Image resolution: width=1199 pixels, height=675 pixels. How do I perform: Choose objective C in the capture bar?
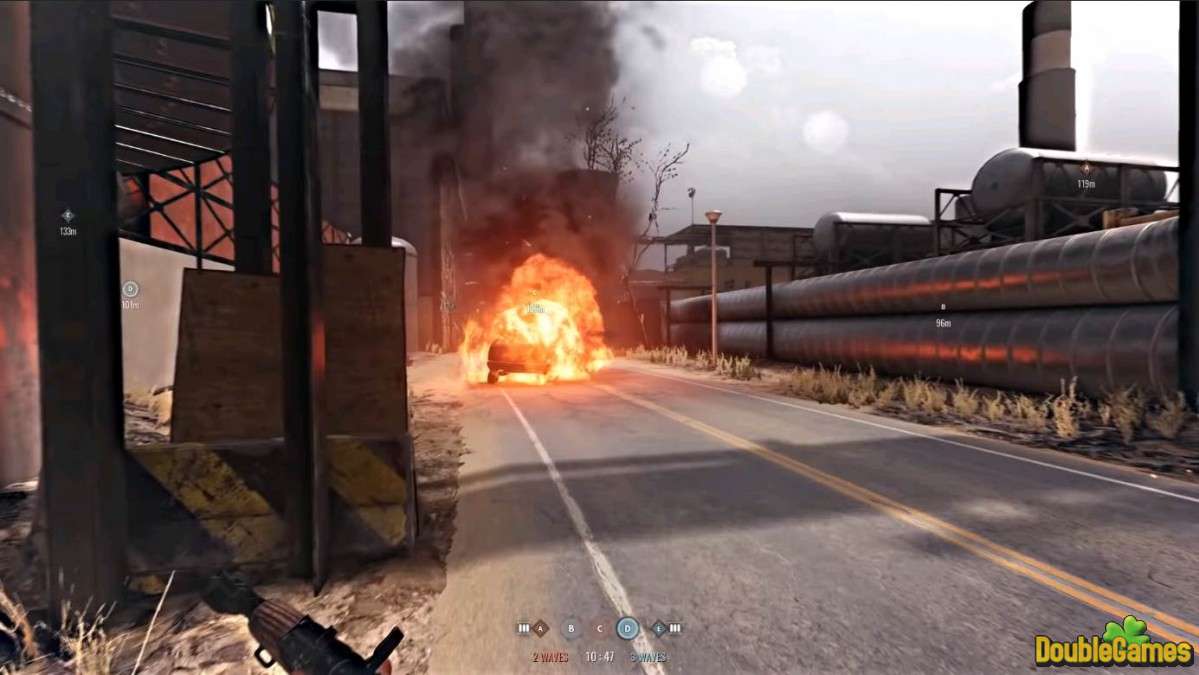pyautogui.click(x=599, y=628)
